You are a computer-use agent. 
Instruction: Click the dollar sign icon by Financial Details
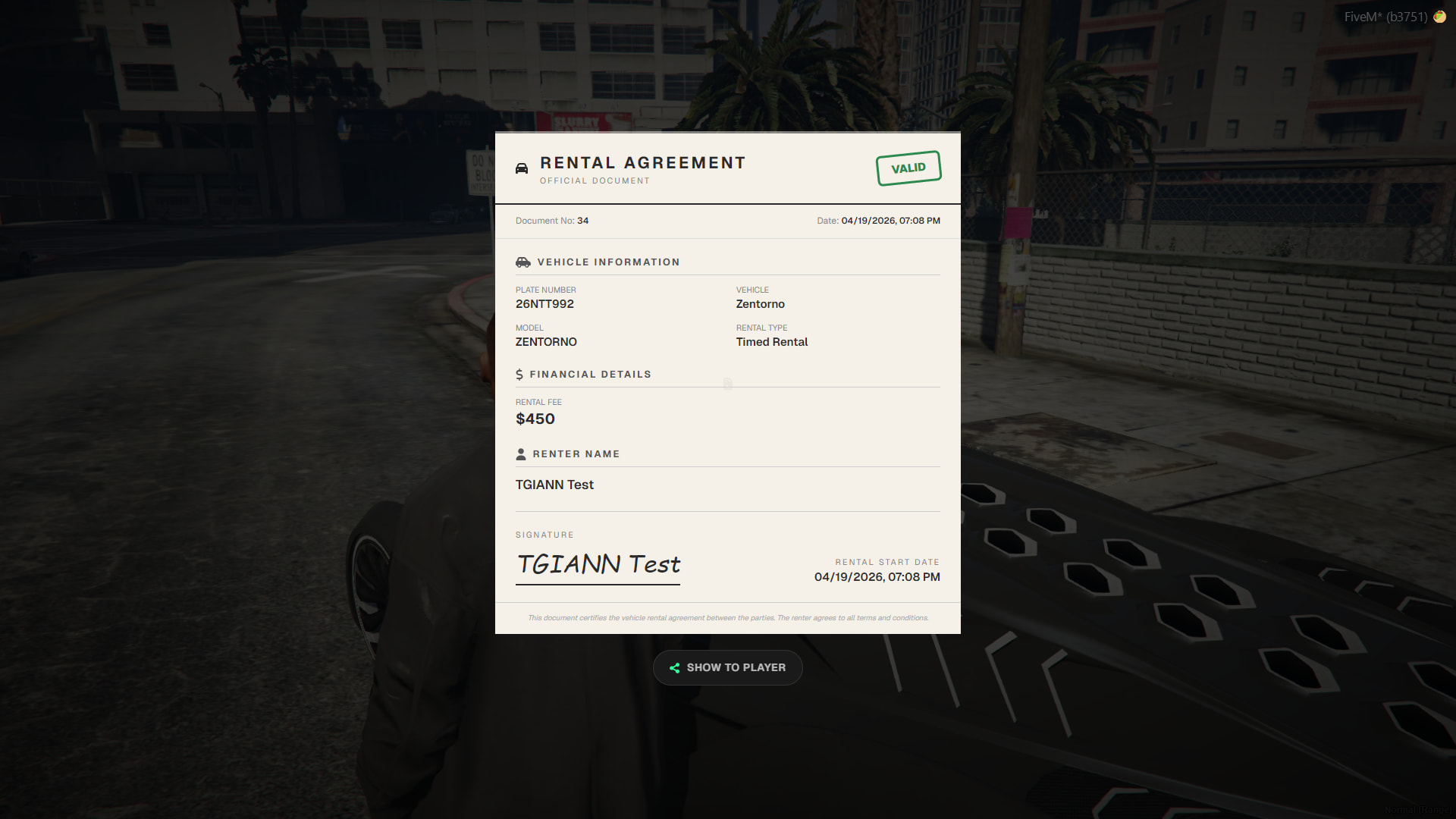point(520,374)
